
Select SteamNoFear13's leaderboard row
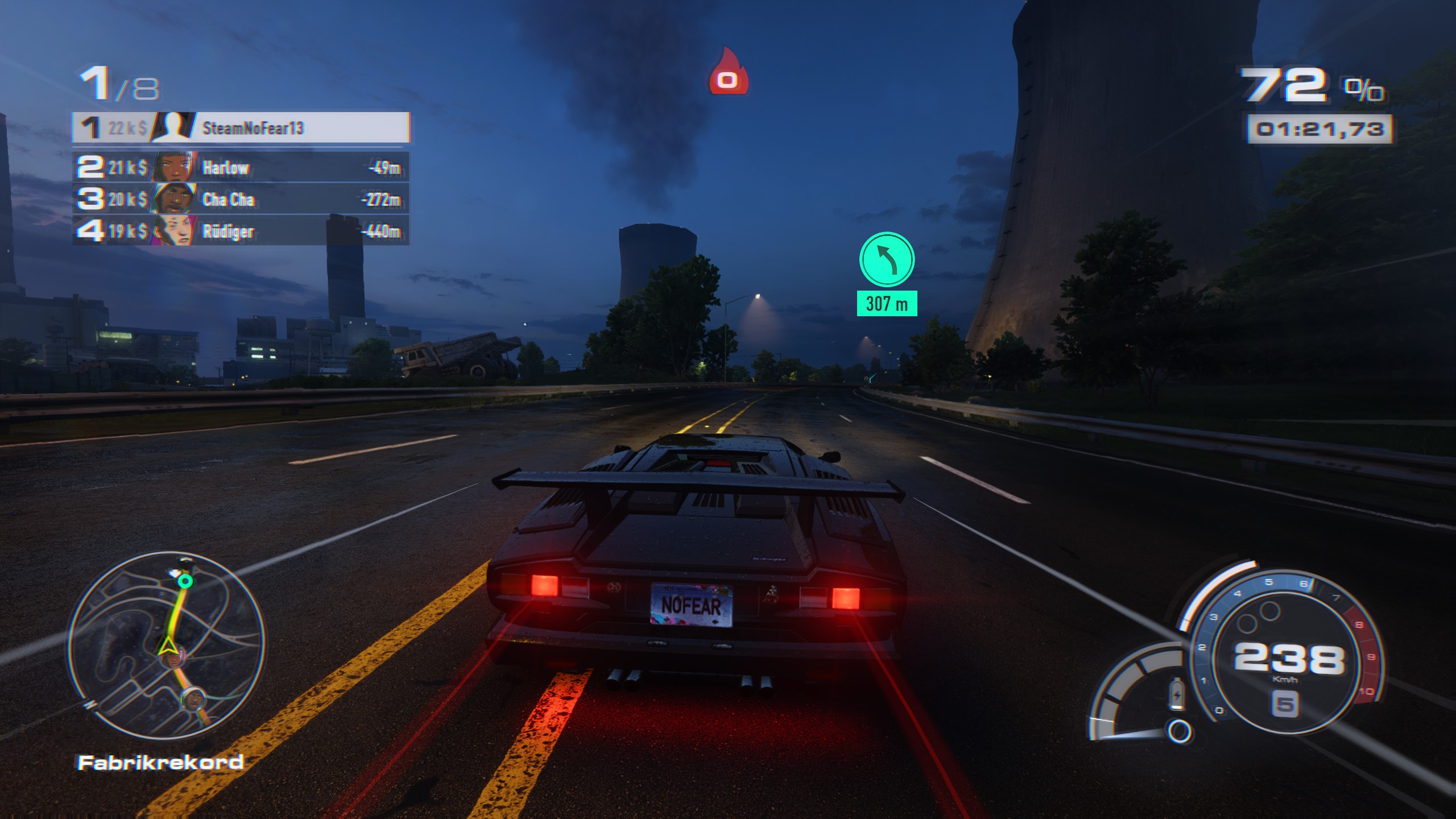(241, 127)
